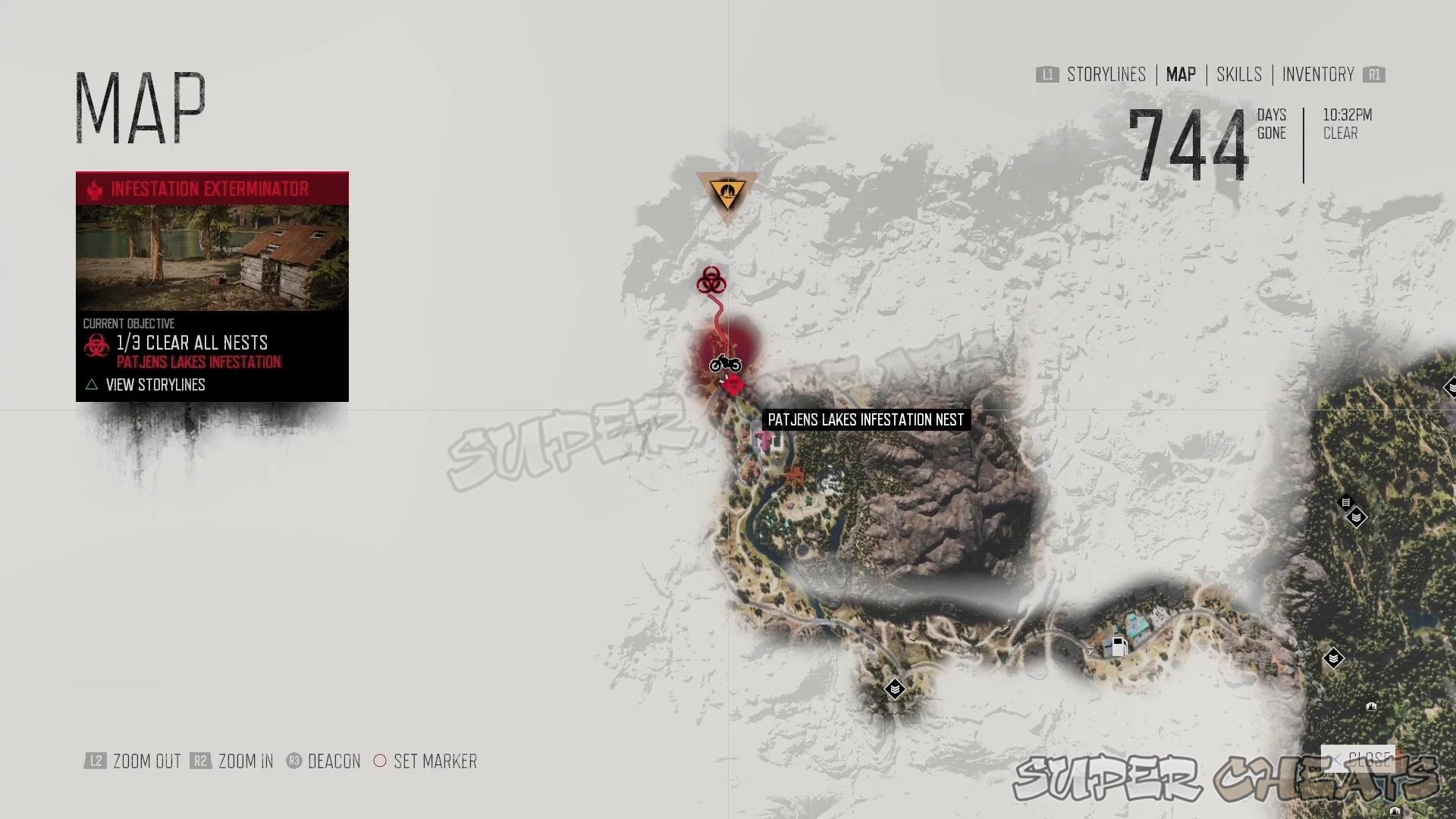Select the horde icon in the eastern forest
Screen dimensions: 1456x819
tap(1357, 516)
